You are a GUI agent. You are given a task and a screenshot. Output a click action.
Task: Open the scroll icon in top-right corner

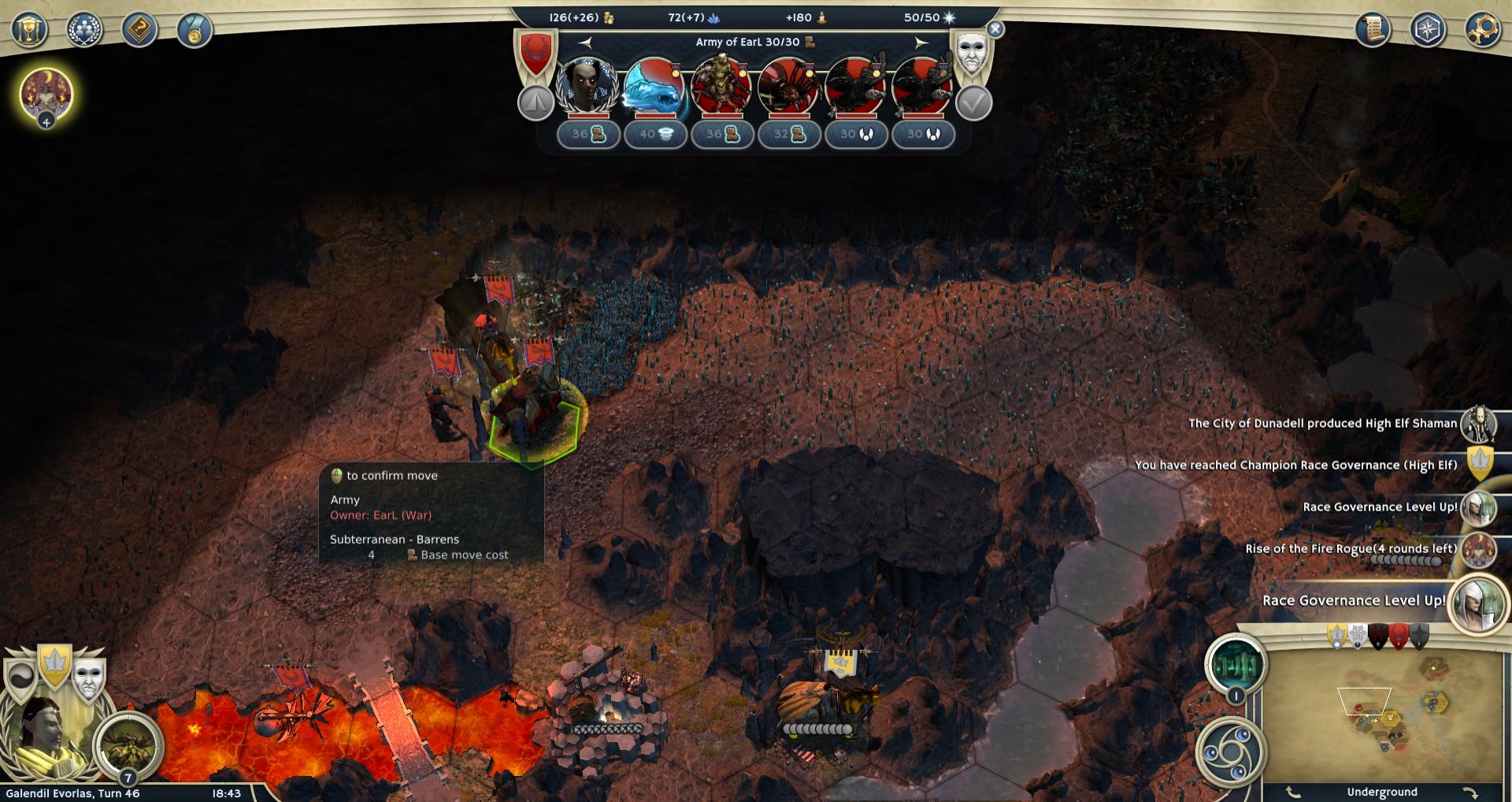1373,31
